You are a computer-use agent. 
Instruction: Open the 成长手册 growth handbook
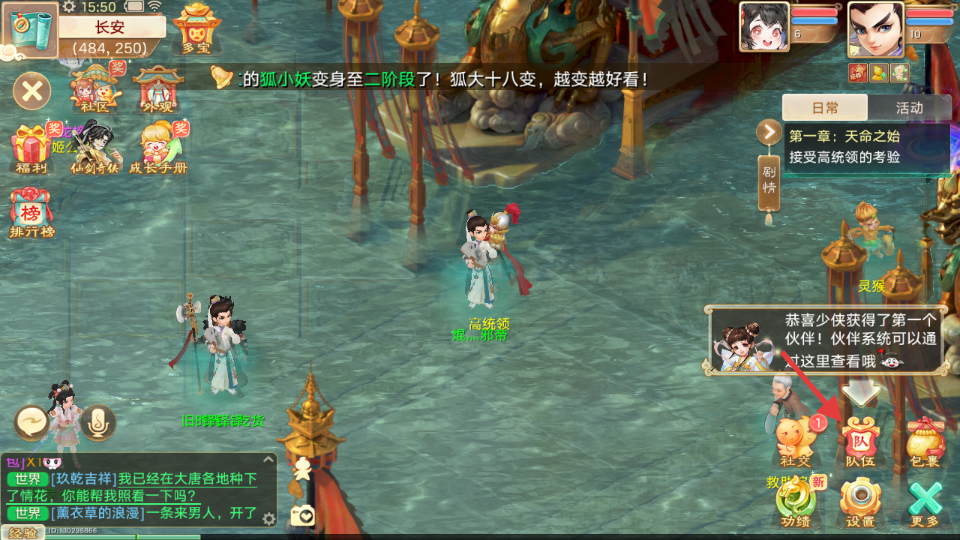tap(158, 148)
